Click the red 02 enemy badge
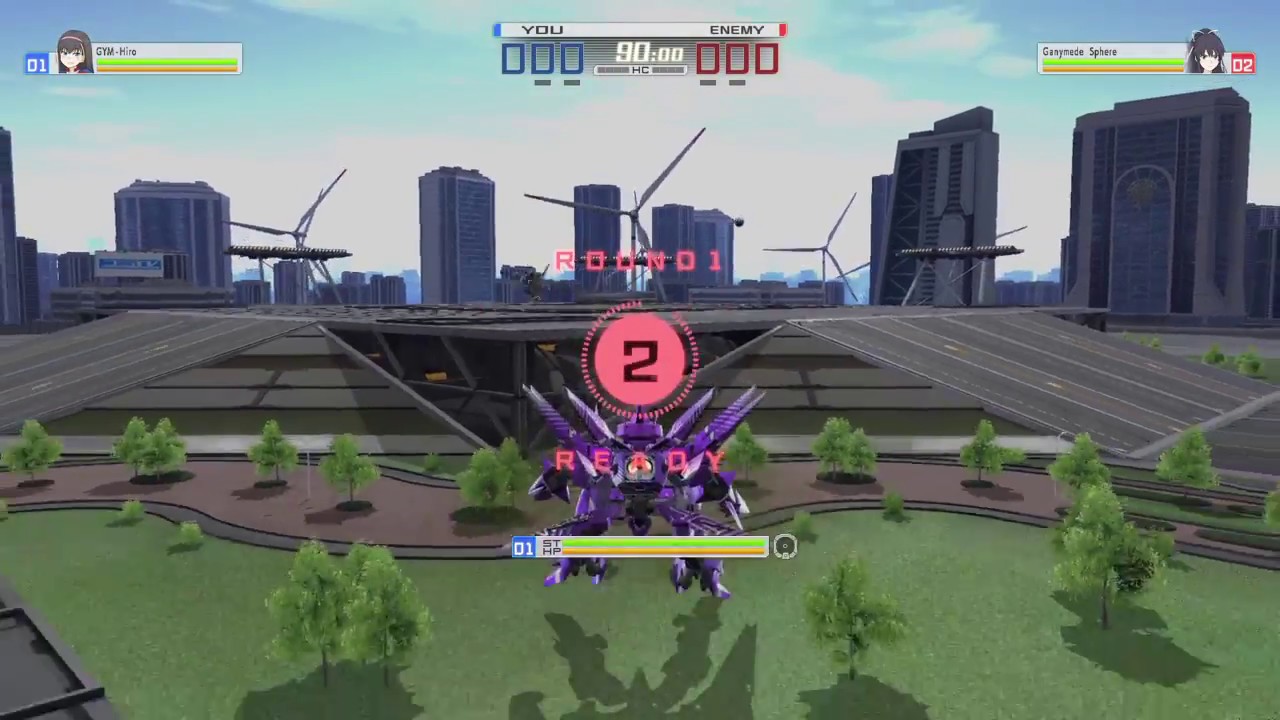 click(1243, 64)
